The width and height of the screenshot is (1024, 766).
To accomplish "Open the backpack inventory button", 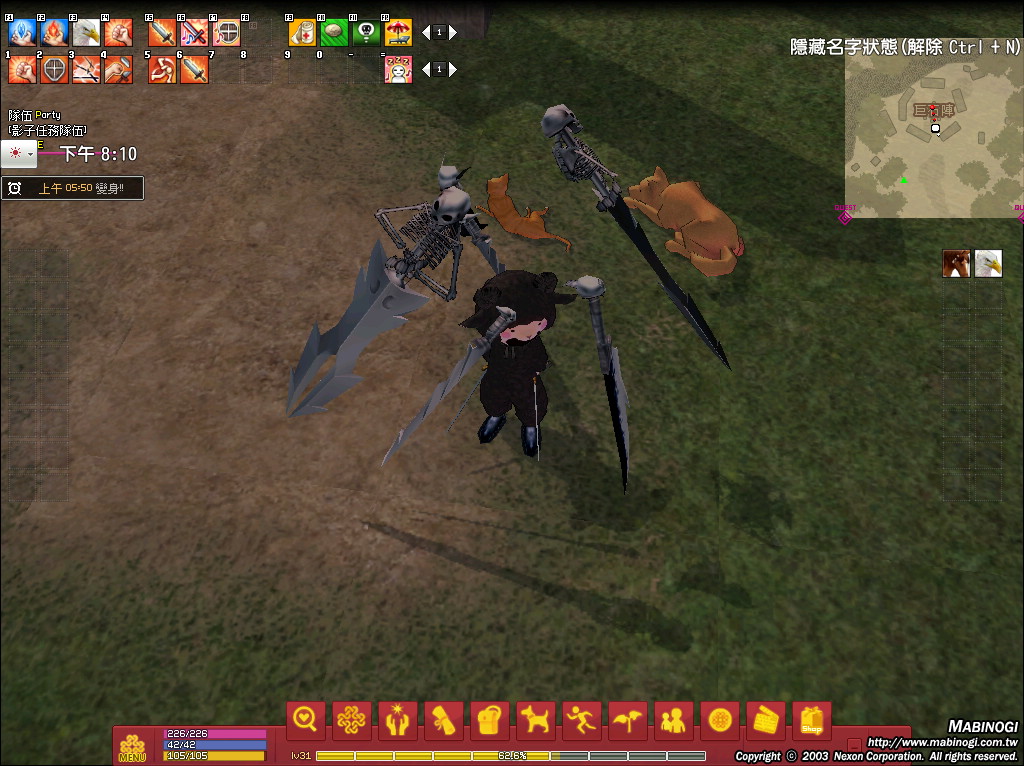I will pos(489,720).
